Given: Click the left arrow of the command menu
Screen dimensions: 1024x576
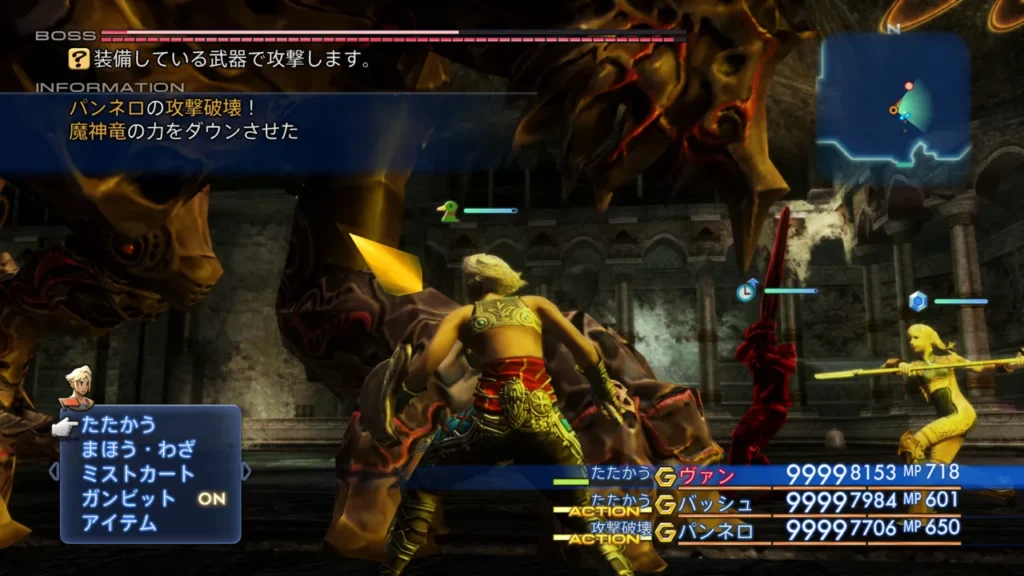Looking at the screenshot, I should (54, 471).
